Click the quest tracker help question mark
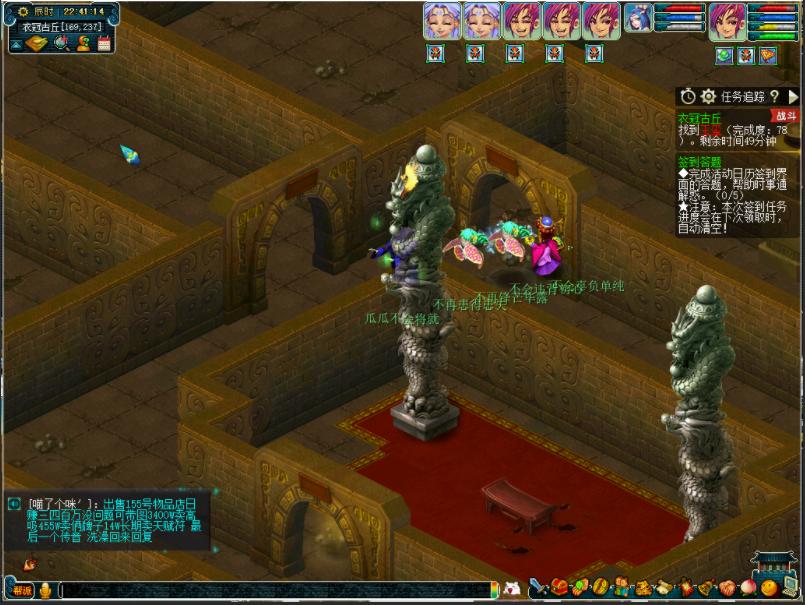The height and width of the screenshot is (605, 805). click(774, 96)
